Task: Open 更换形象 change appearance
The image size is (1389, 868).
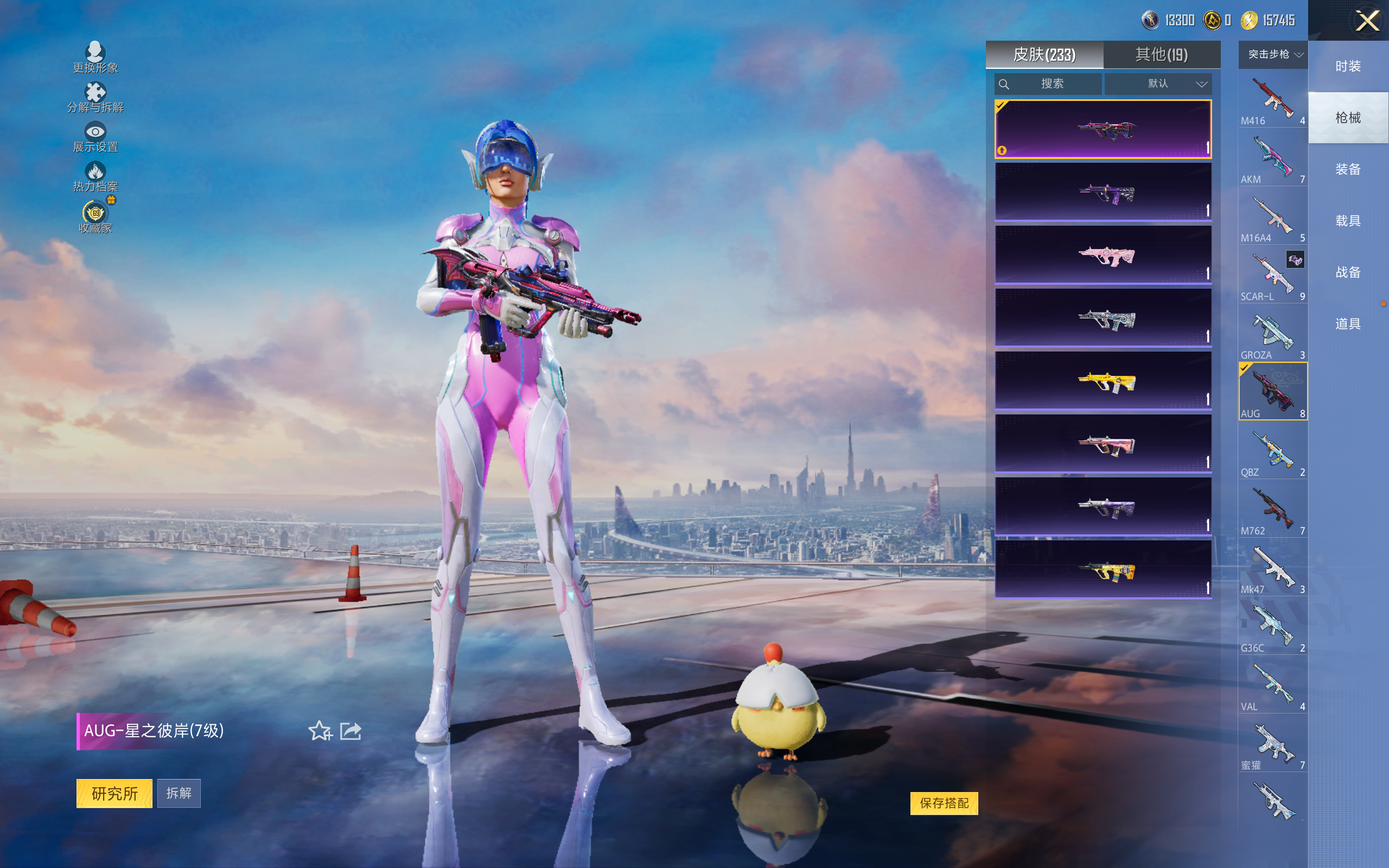Action: click(x=95, y=58)
